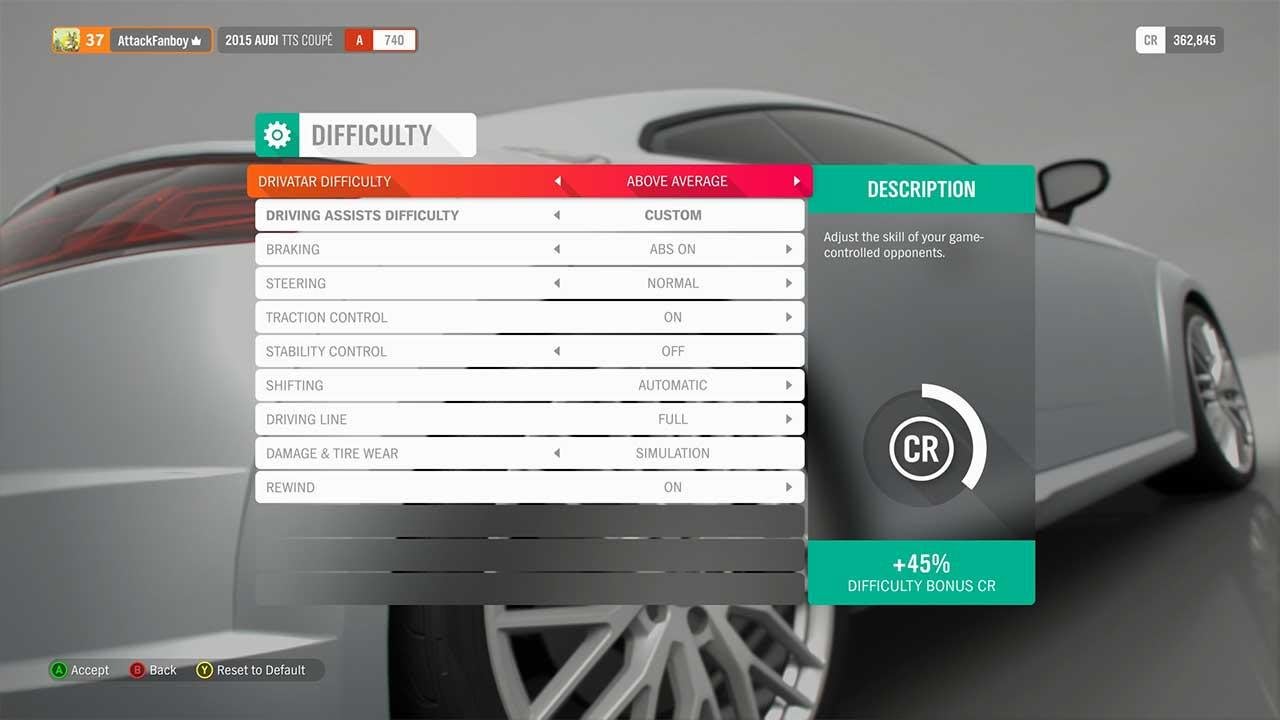Click right arrow beside Driving Line FULL
1280x720 pixels.
[x=789, y=419]
